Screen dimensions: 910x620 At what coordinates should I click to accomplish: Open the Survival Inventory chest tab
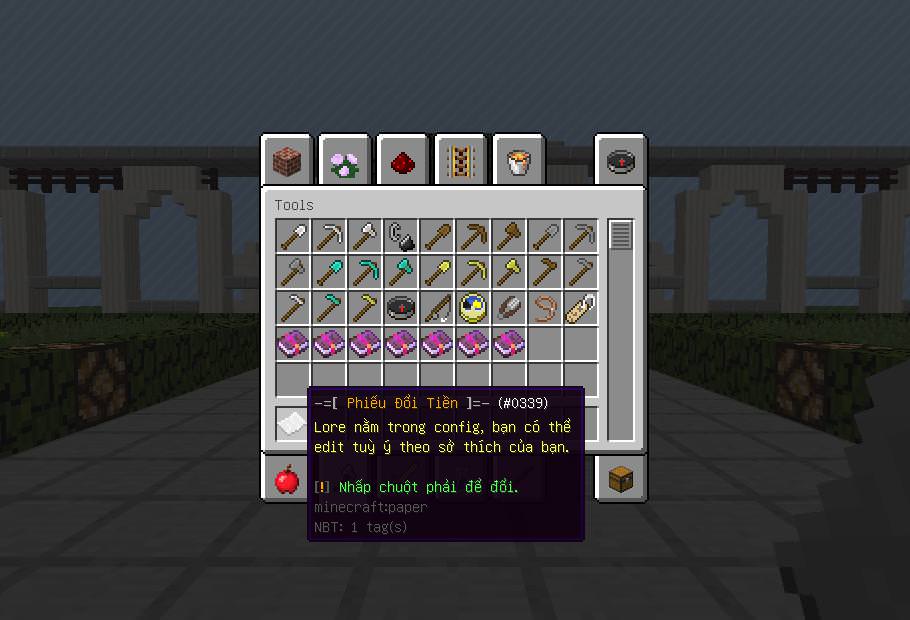621,480
